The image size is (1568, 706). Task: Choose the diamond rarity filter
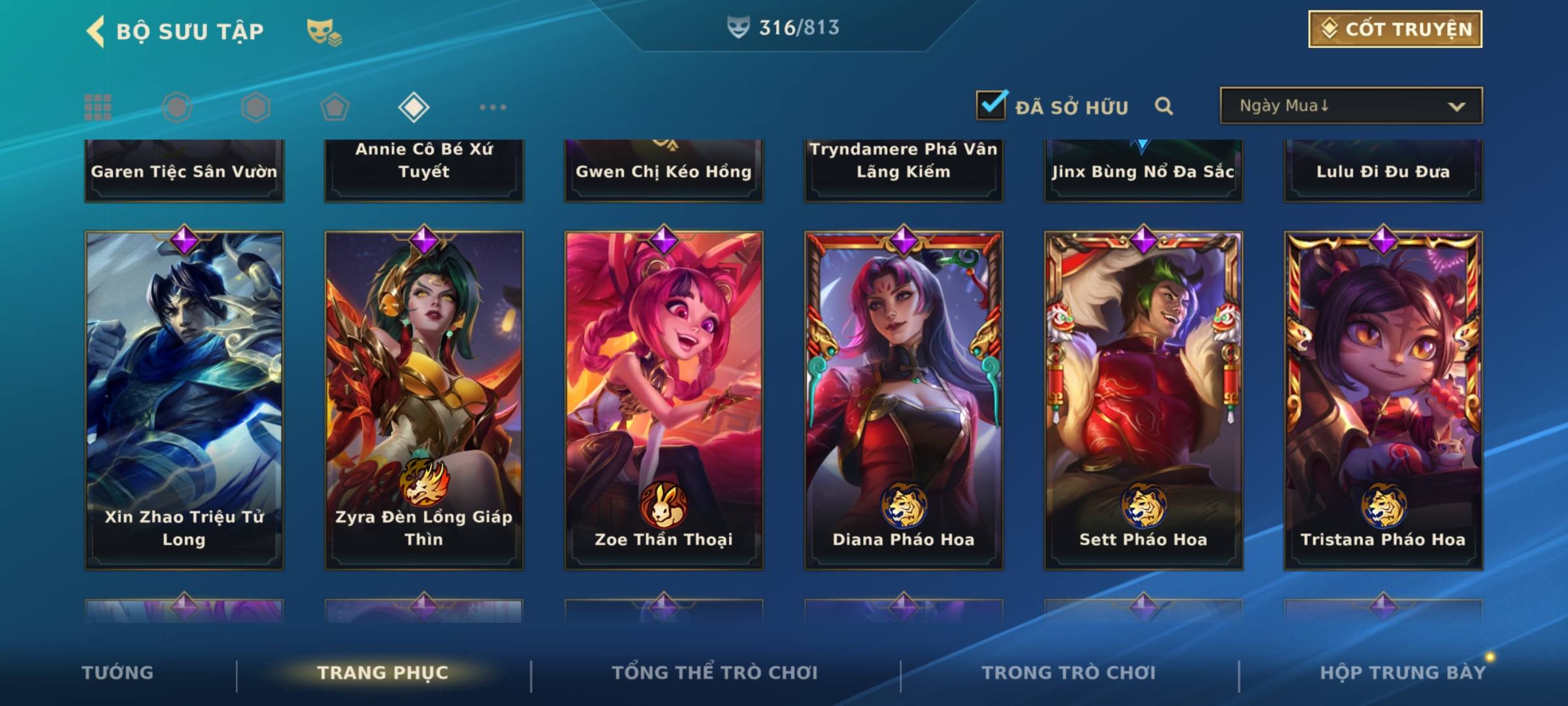[x=414, y=107]
